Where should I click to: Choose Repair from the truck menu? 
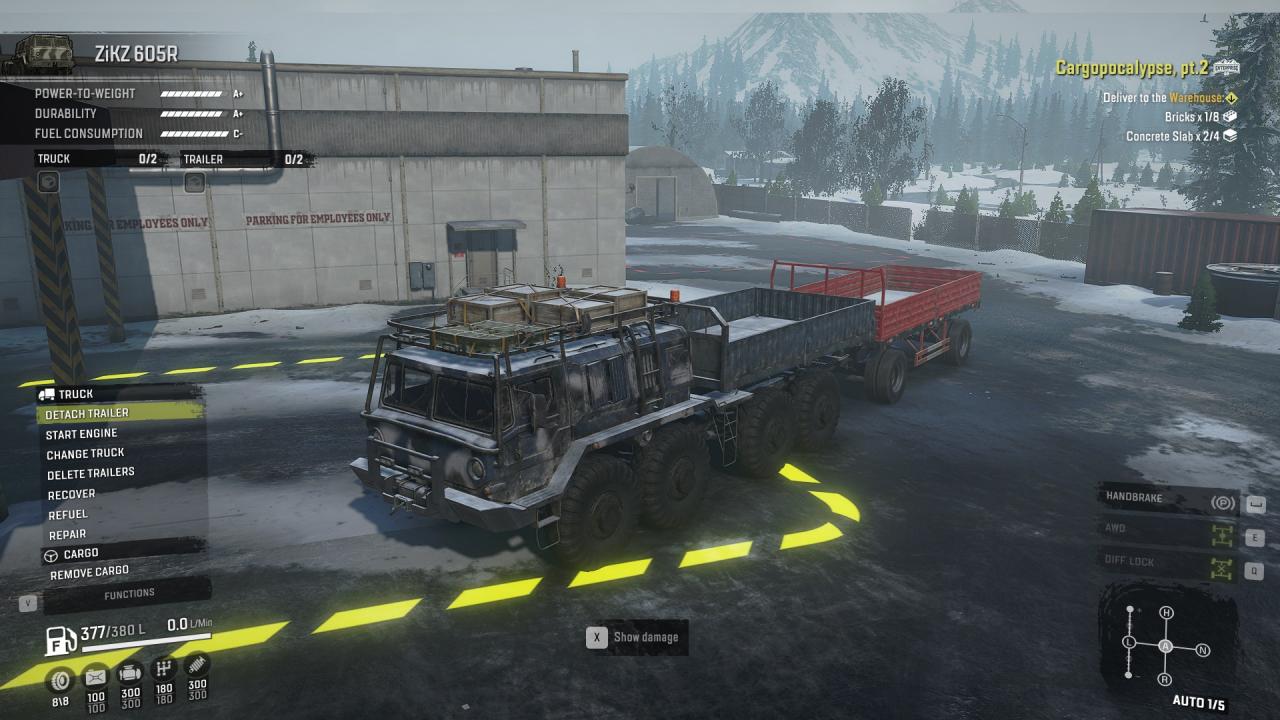[x=67, y=534]
